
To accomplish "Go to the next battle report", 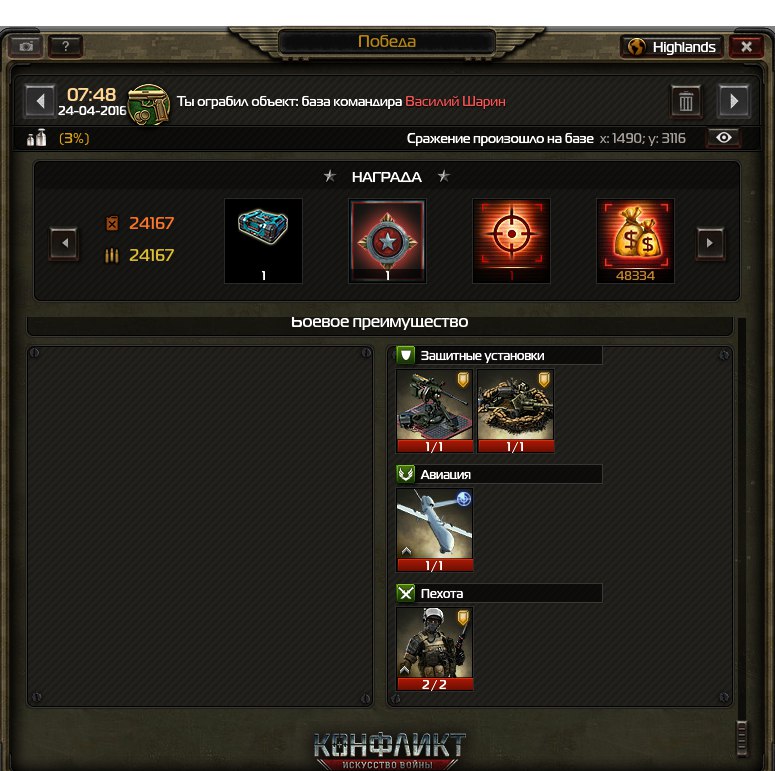I will [734, 101].
